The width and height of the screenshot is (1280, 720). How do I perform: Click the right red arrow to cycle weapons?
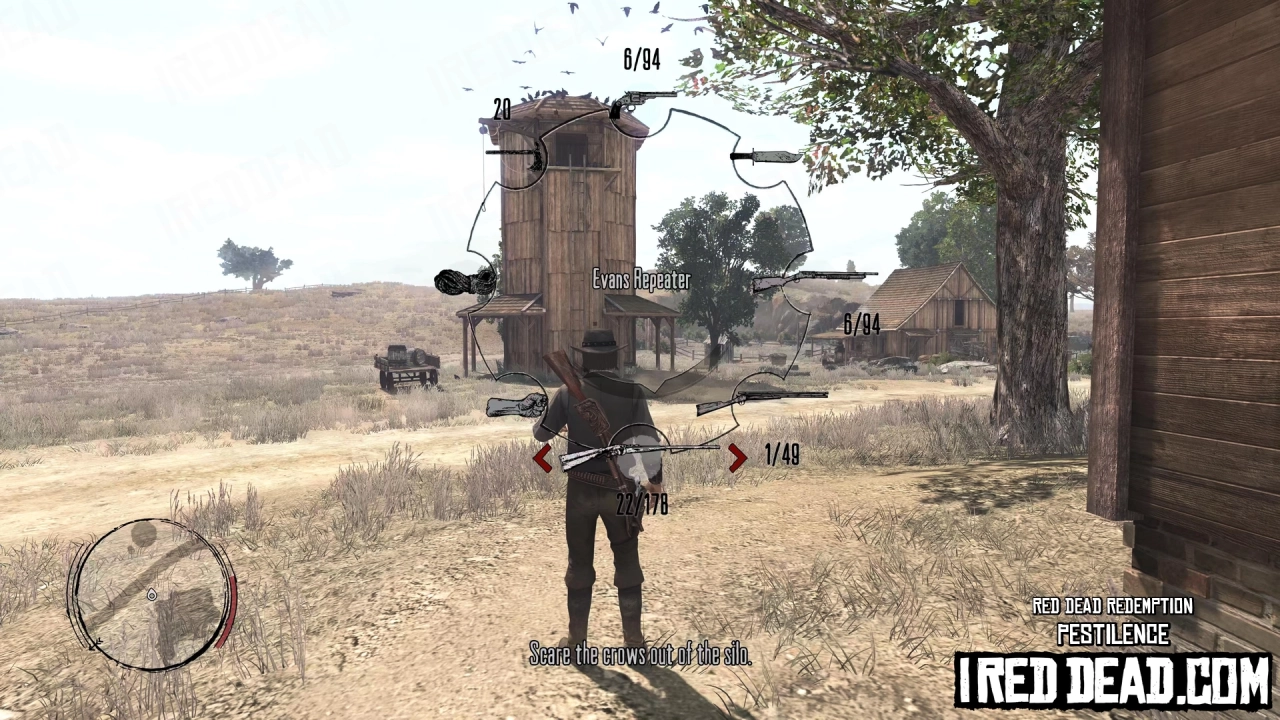point(737,457)
